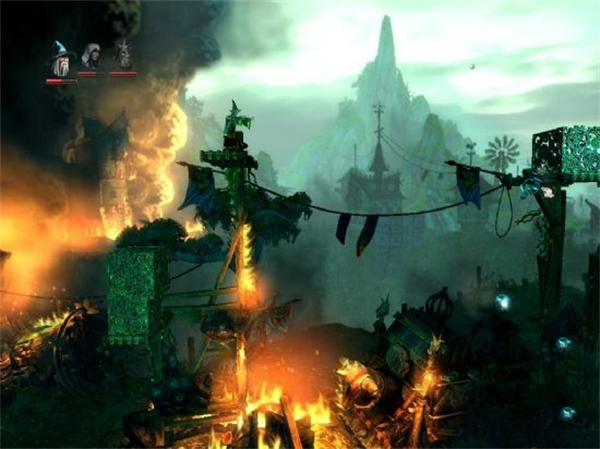Switch to the hooded thief portrait
The height and width of the screenshot is (449, 600).
tap(91, 57)
